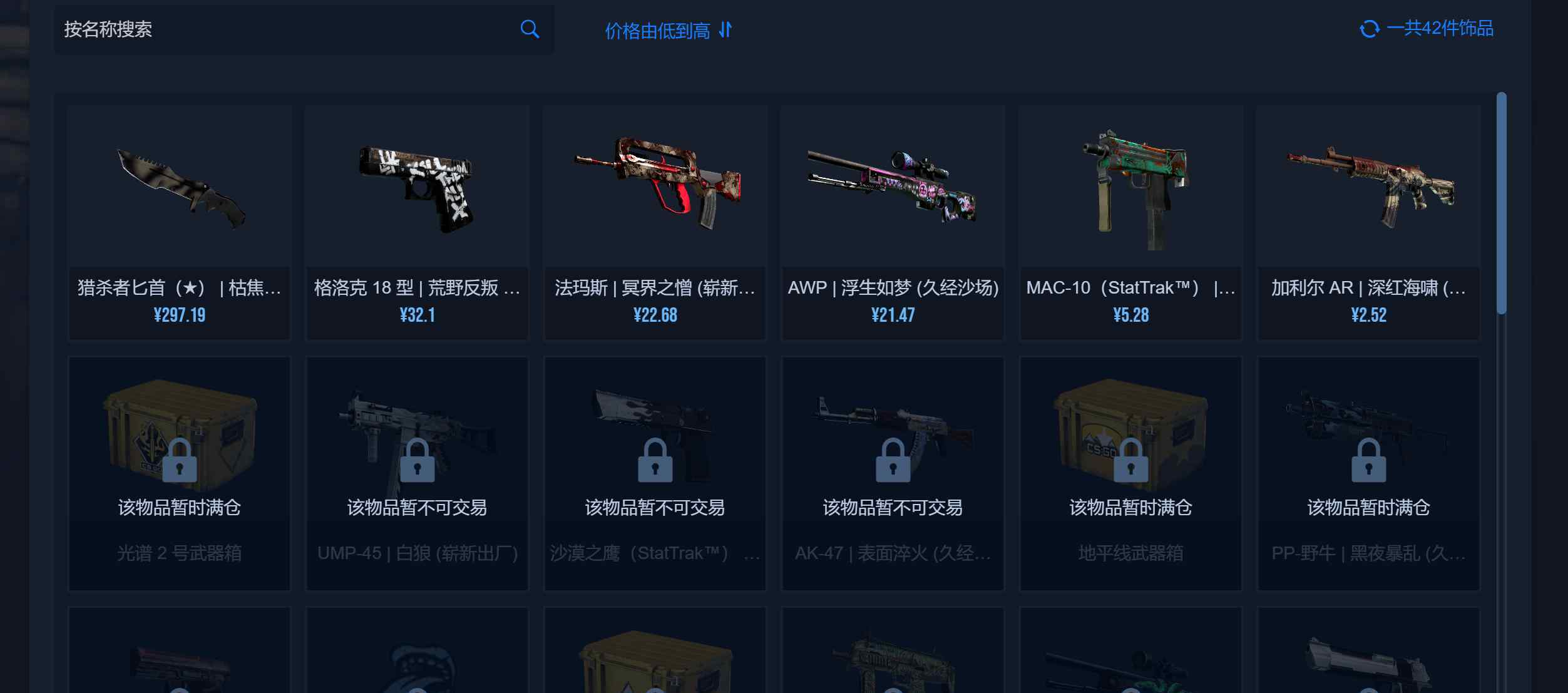Toggle the price low-to-high sort order
1568x693 pixels.
(668, 30)
